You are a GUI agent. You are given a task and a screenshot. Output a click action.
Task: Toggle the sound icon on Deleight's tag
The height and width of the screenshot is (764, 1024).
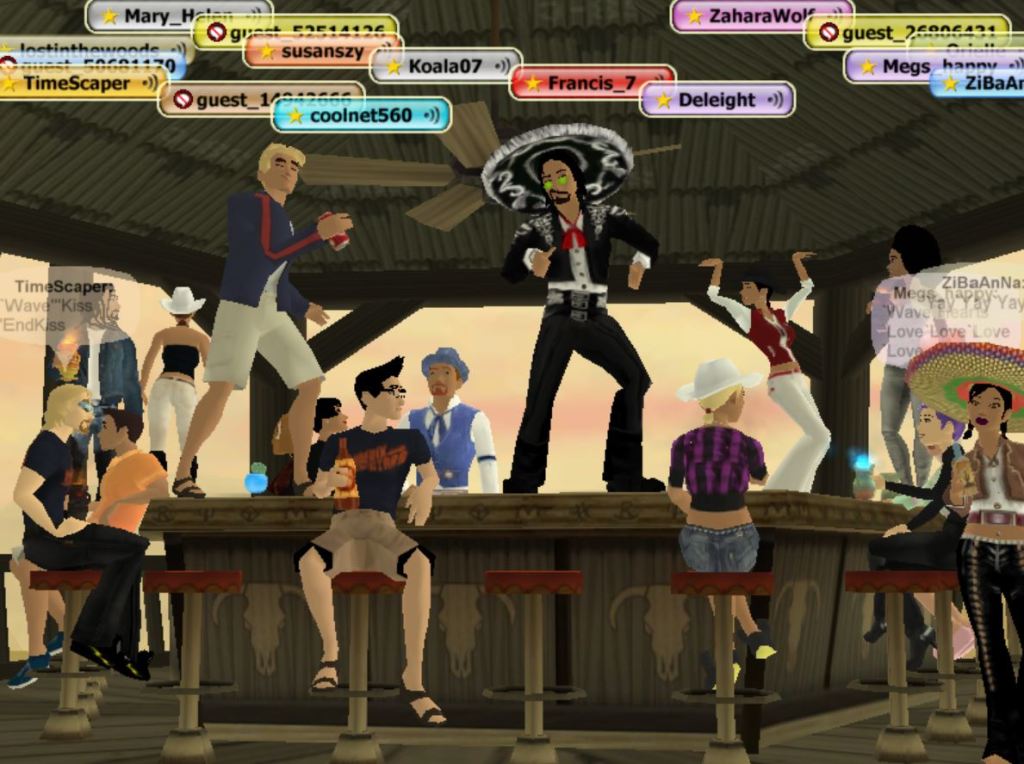[775, 100]
